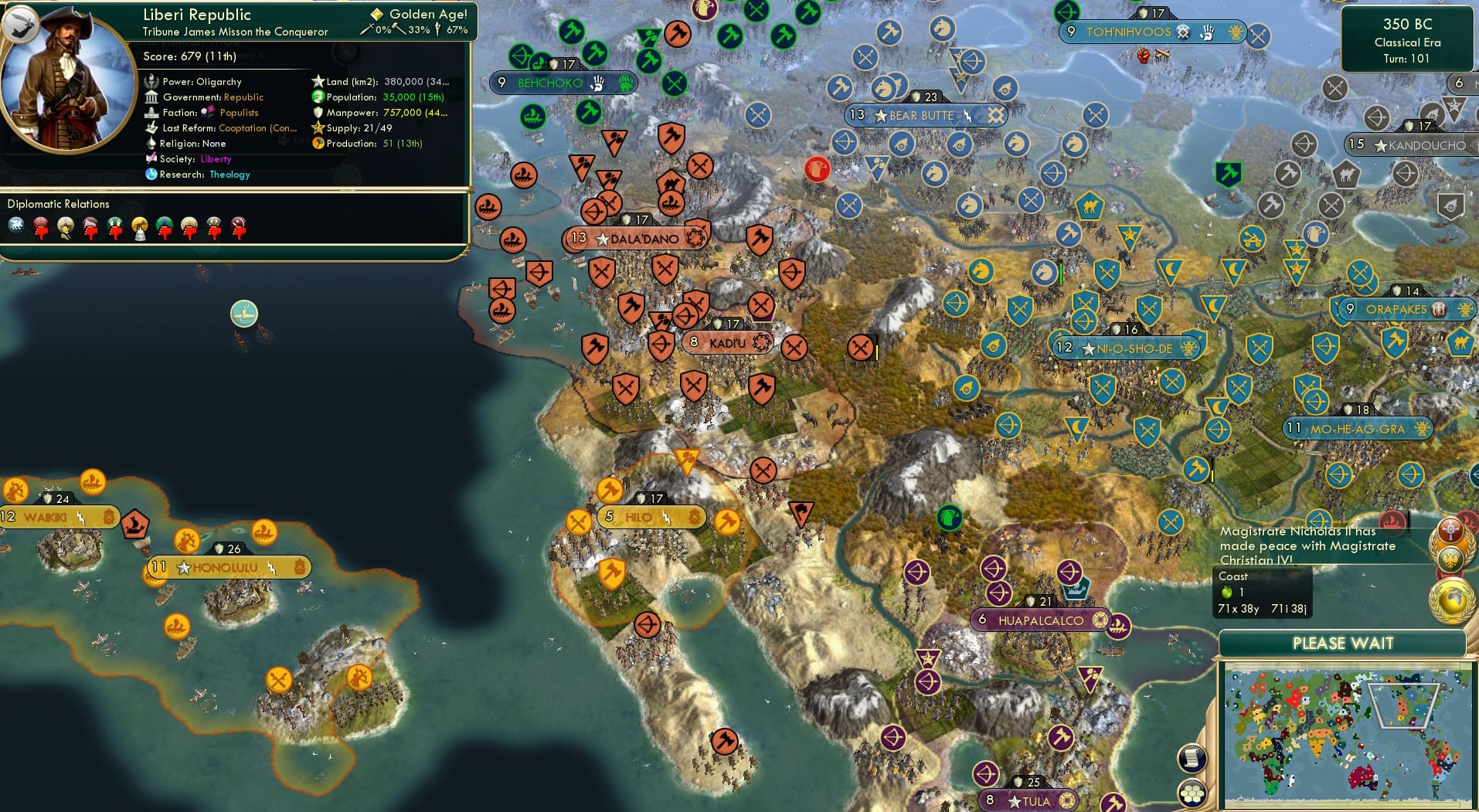
Task: Click the double-headed eagle notification medallion
Action: click(x=1451, y=559)
